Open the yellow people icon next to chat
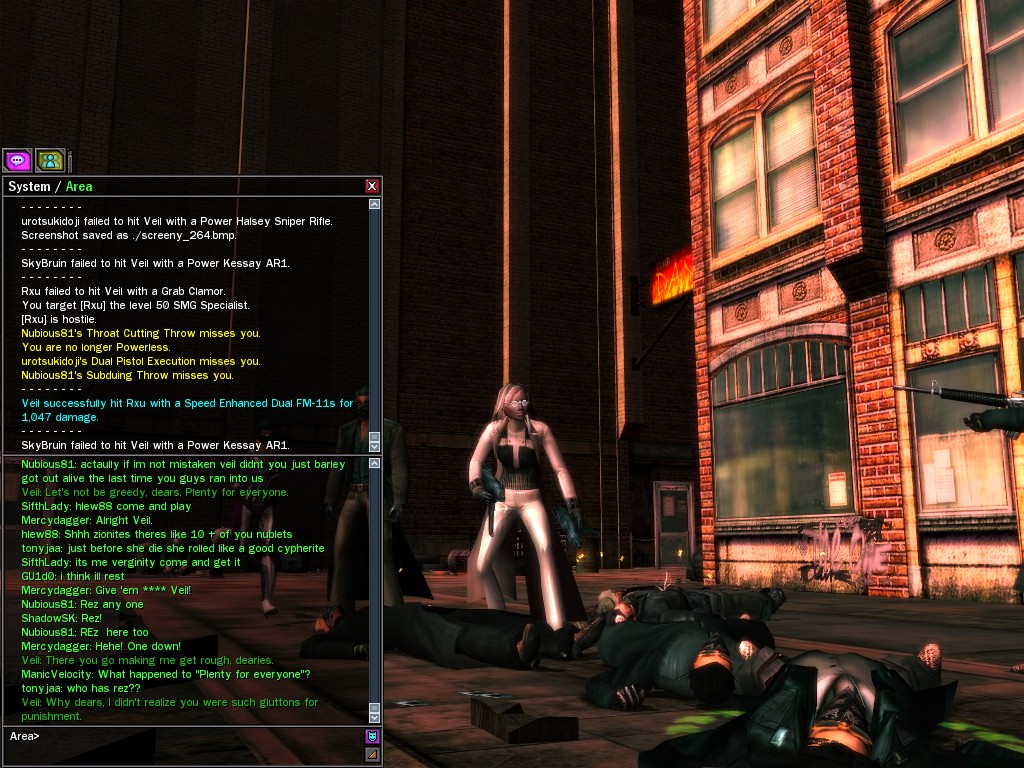This screenshot has width=1024, height=768. pyautogui.click(x=50, y=160)
